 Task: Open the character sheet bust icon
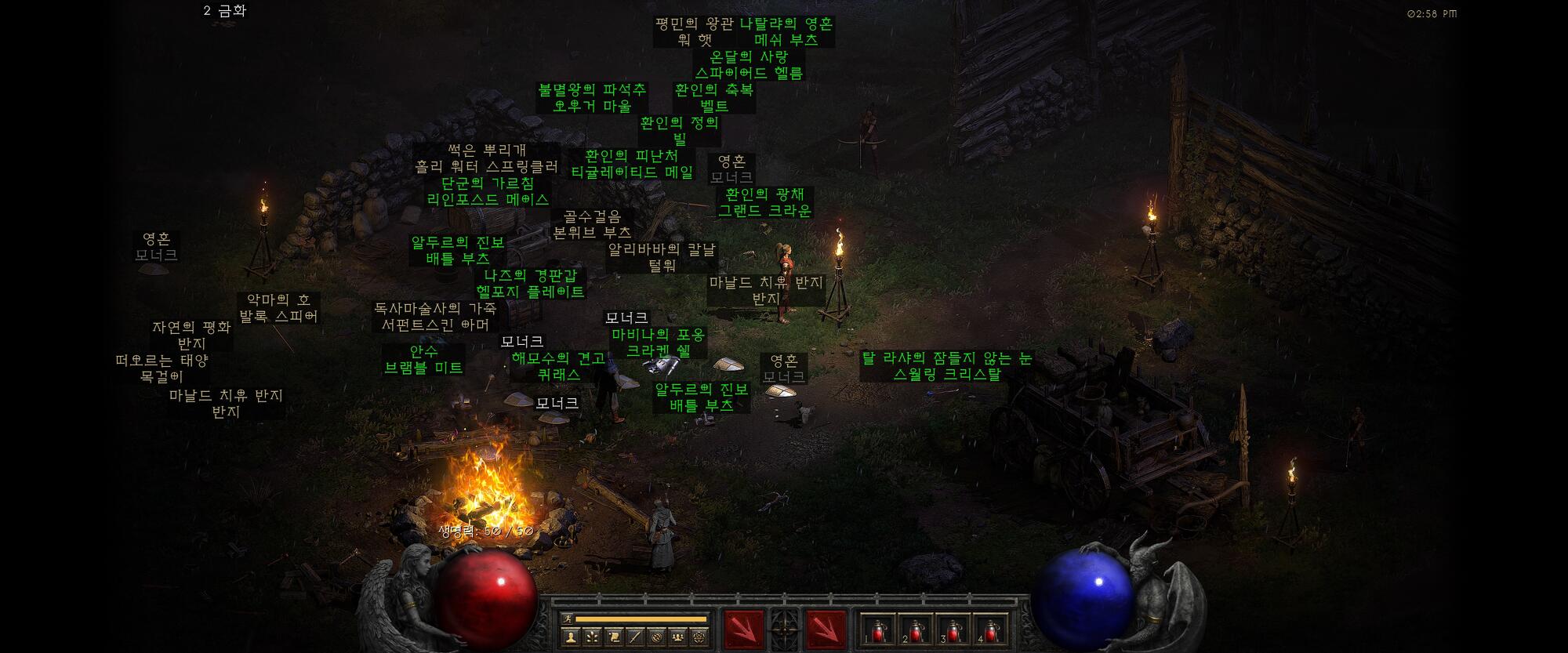571,637
